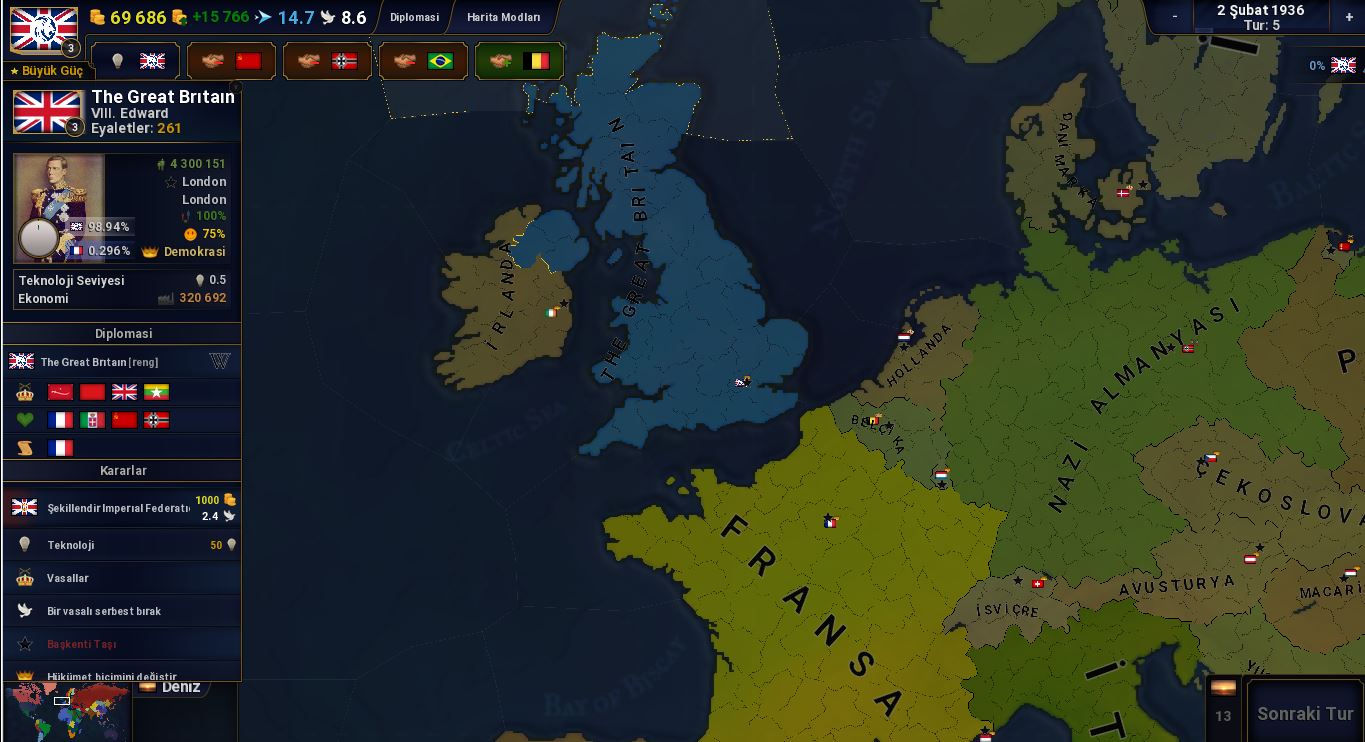
Task: Open the Nazi Germany flag notification
Action: tap(327, 61)
